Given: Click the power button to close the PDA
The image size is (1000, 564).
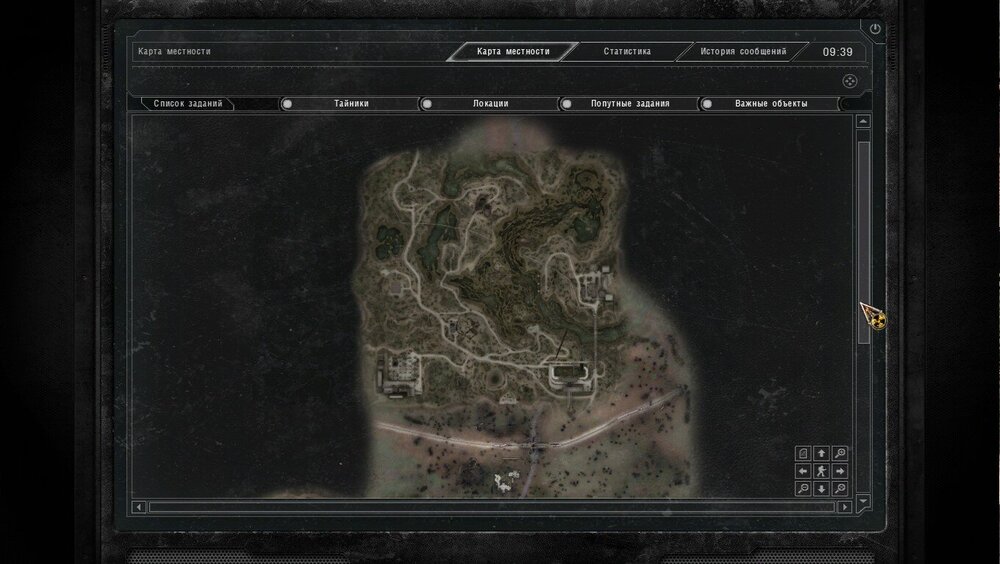Looking at the screenshot, I should click(x=876, y=30).
